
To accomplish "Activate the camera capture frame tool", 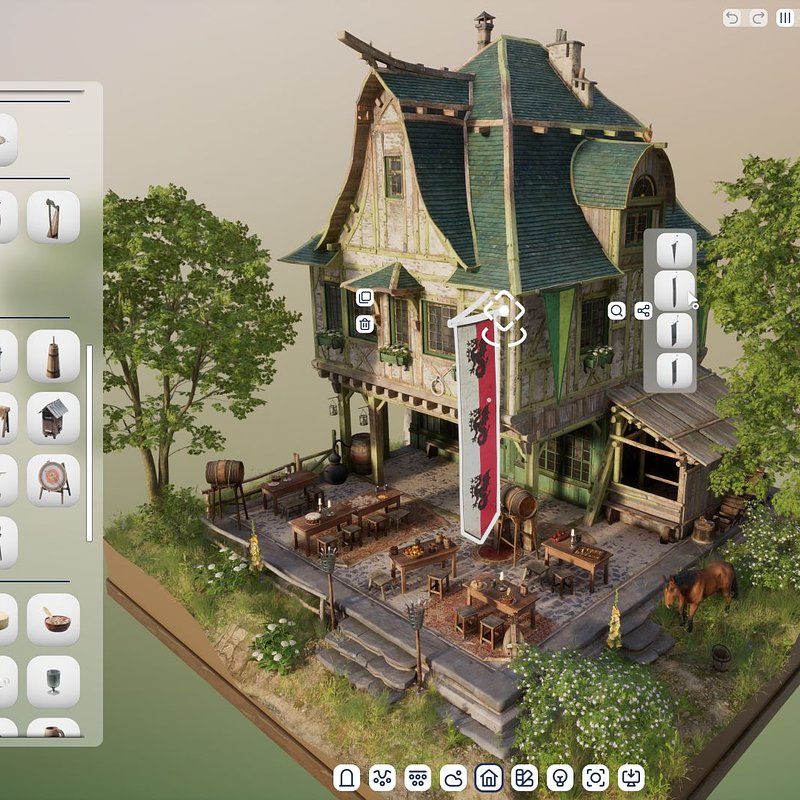I will coord(596,777).
